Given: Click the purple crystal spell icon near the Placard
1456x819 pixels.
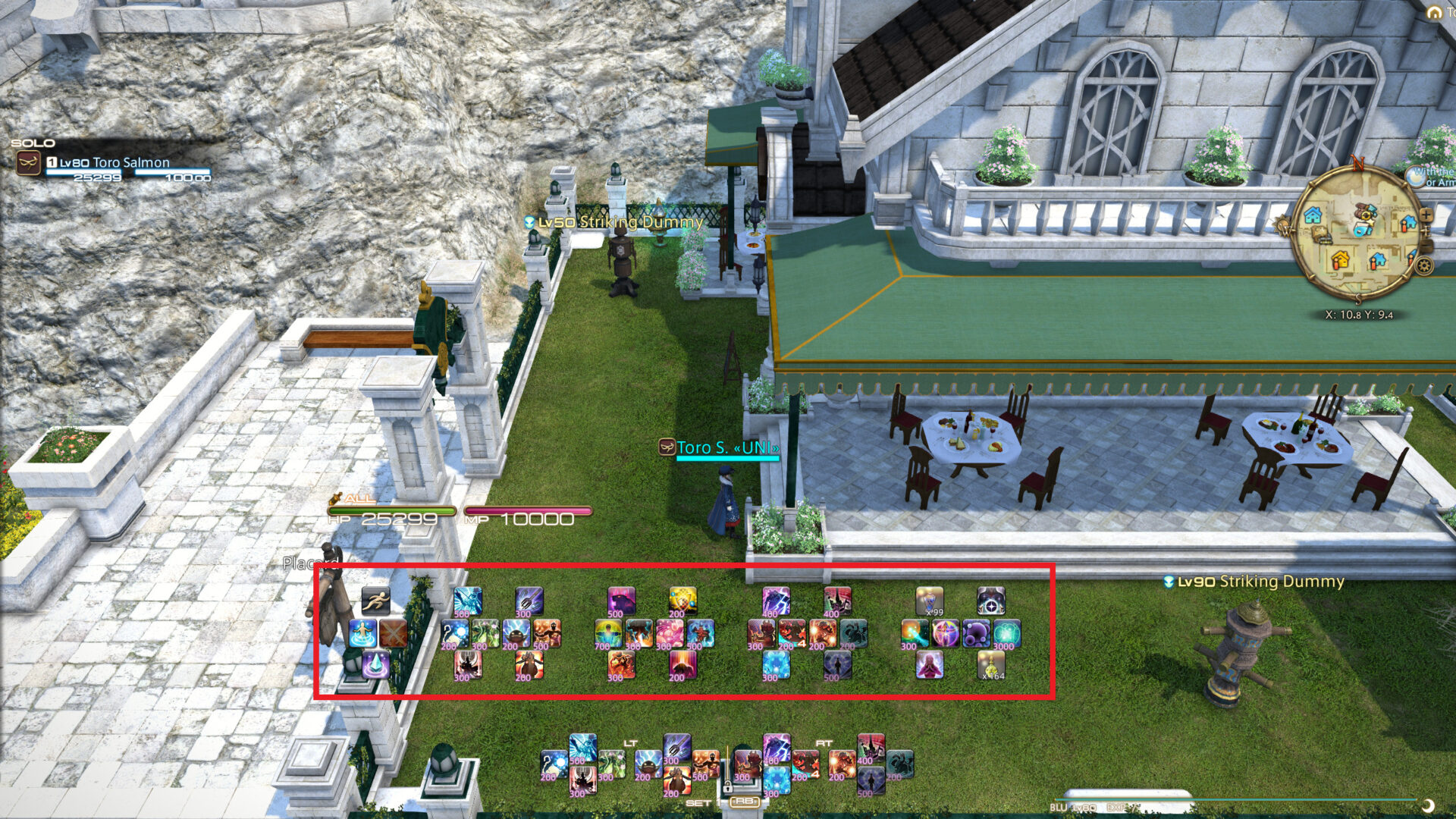Looking at the screenshot, I should (x=375, y=665).
